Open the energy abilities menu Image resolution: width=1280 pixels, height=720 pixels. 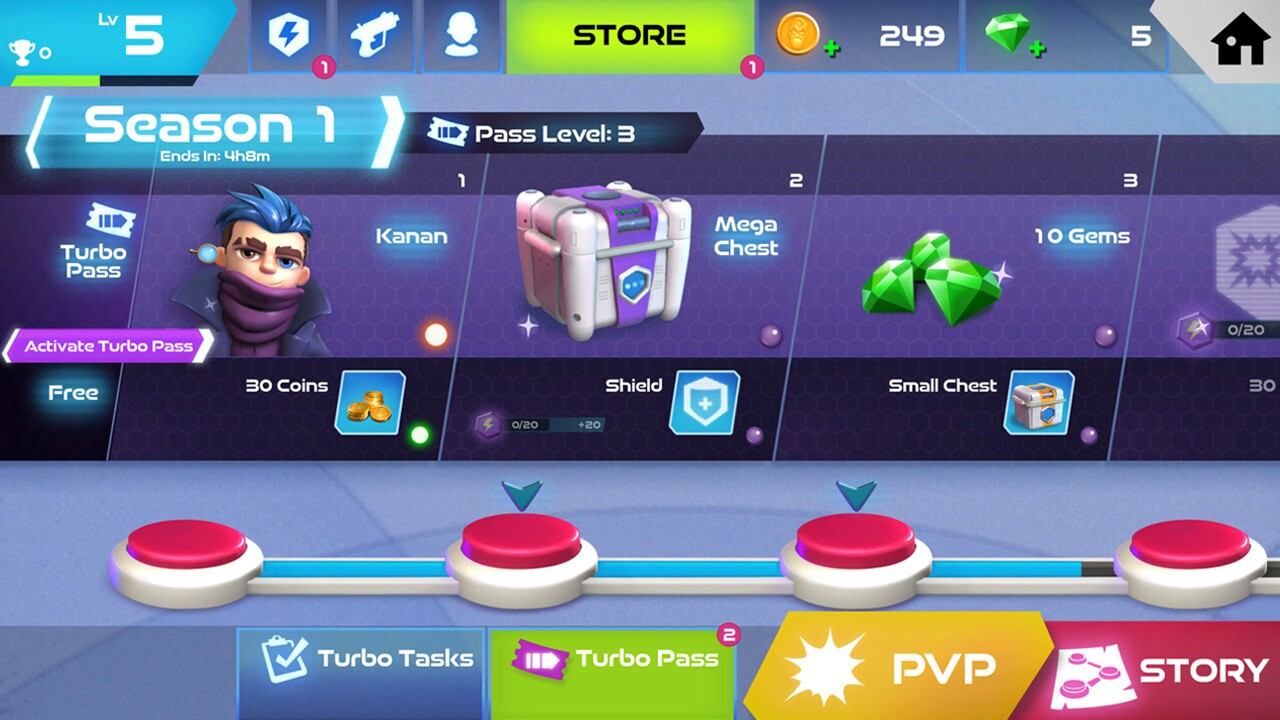pos(289,35)
